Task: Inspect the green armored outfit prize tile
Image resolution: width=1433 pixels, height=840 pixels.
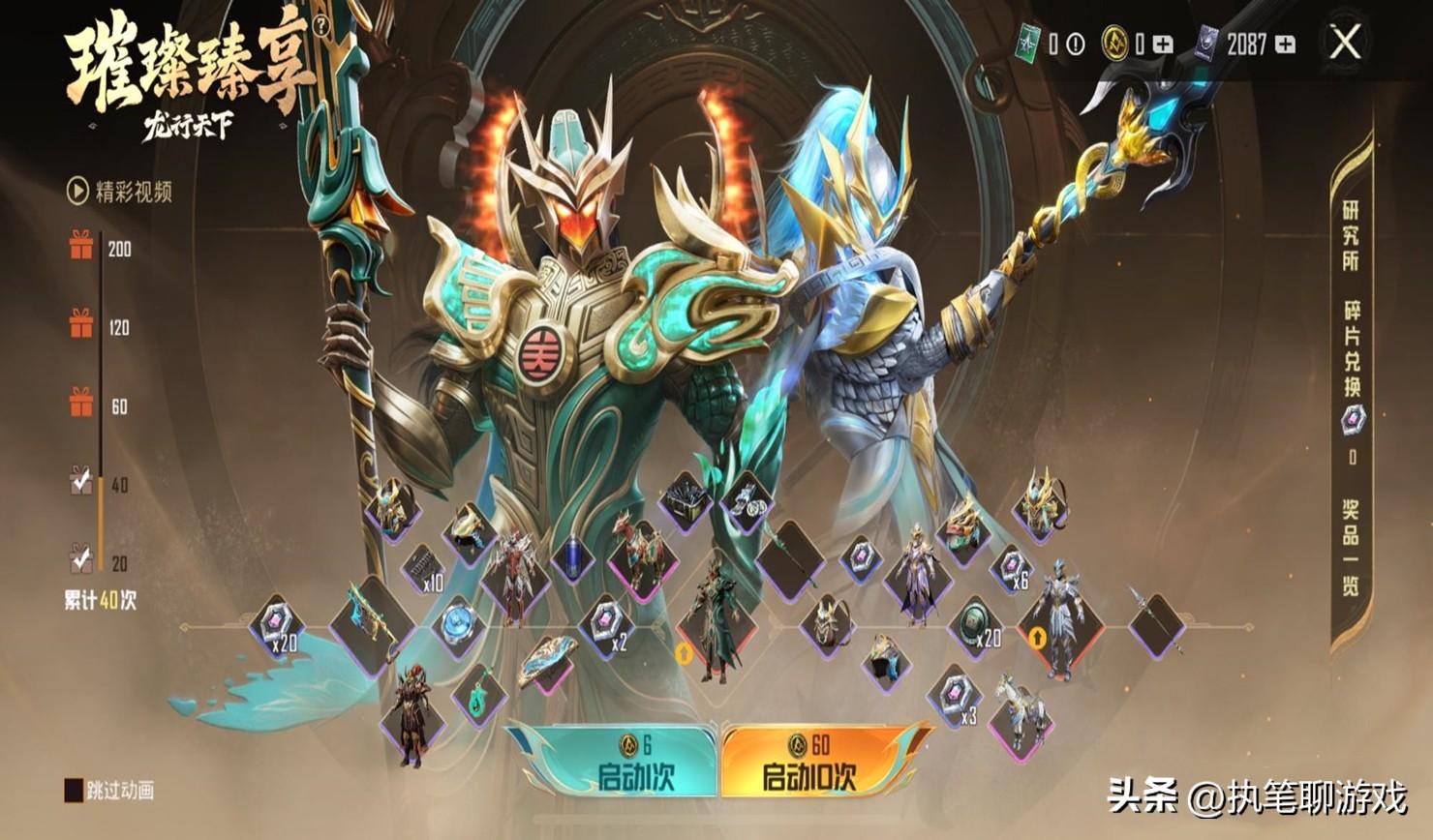Action: (x=716, y=620)
